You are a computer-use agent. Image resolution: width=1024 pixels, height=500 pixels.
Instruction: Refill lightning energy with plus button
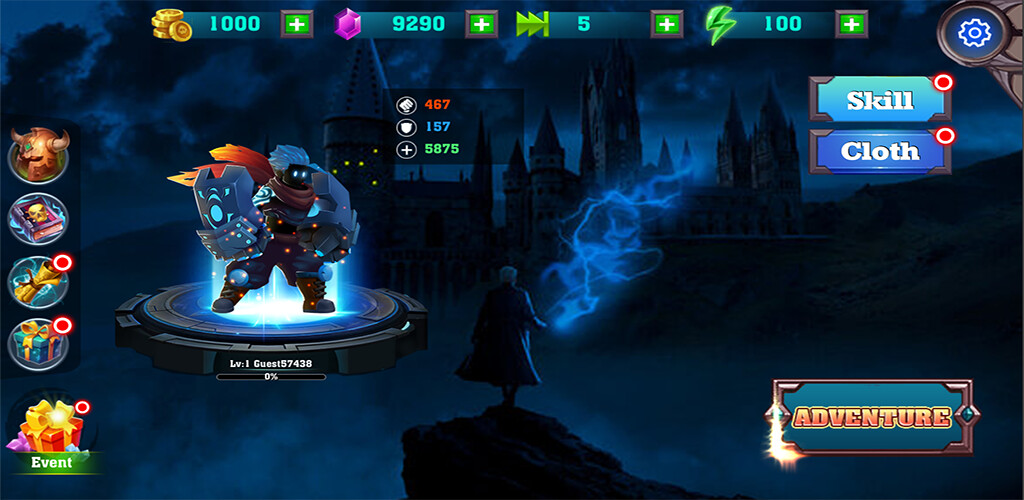click(x=851, y=24)
